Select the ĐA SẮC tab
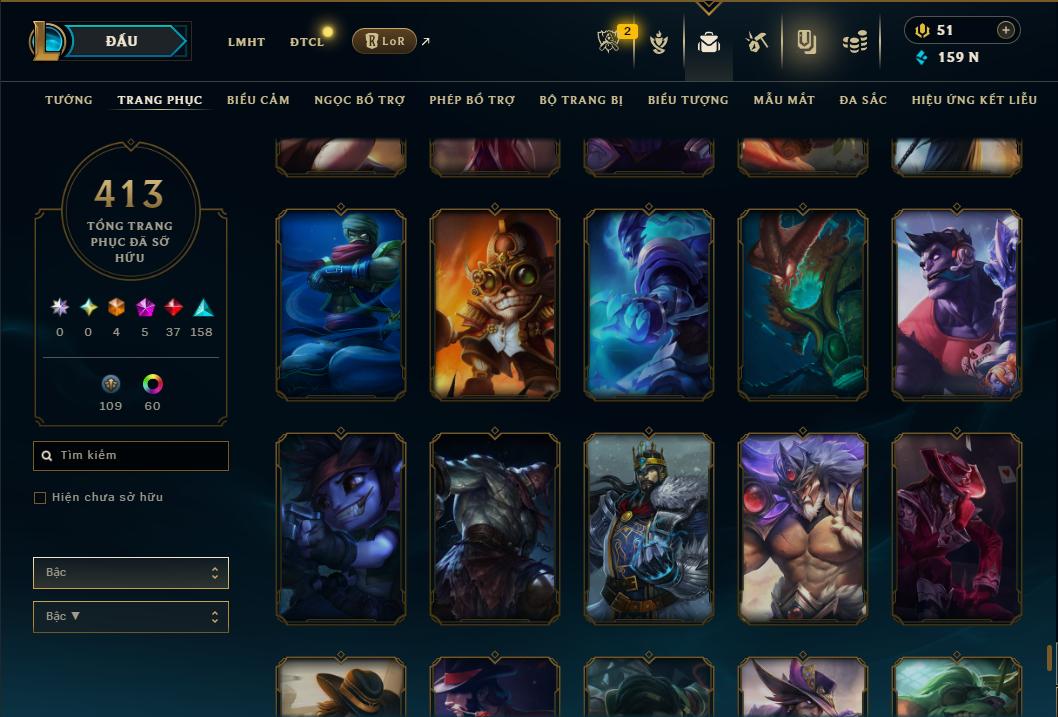This screenshot has height=717, width=1058. 863,100
